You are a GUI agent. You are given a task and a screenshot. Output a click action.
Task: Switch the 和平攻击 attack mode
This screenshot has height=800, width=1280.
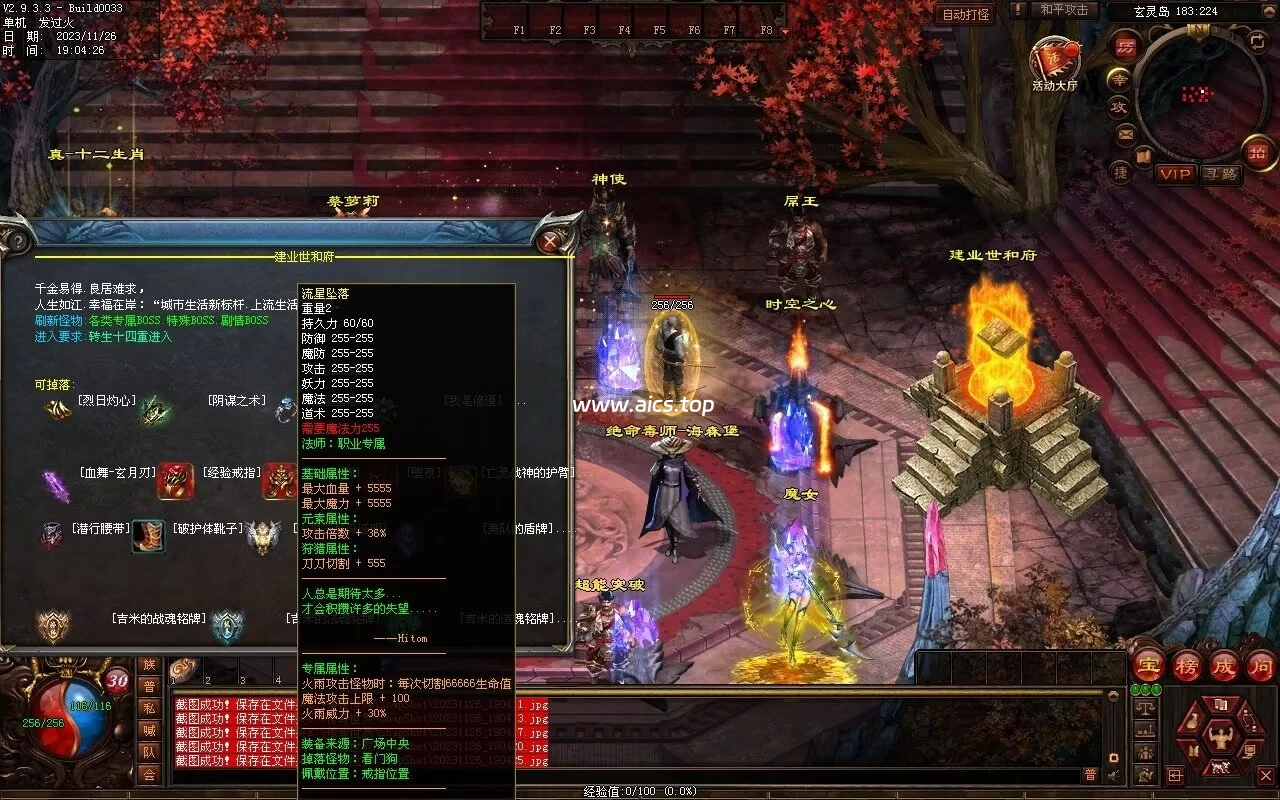1063,10
